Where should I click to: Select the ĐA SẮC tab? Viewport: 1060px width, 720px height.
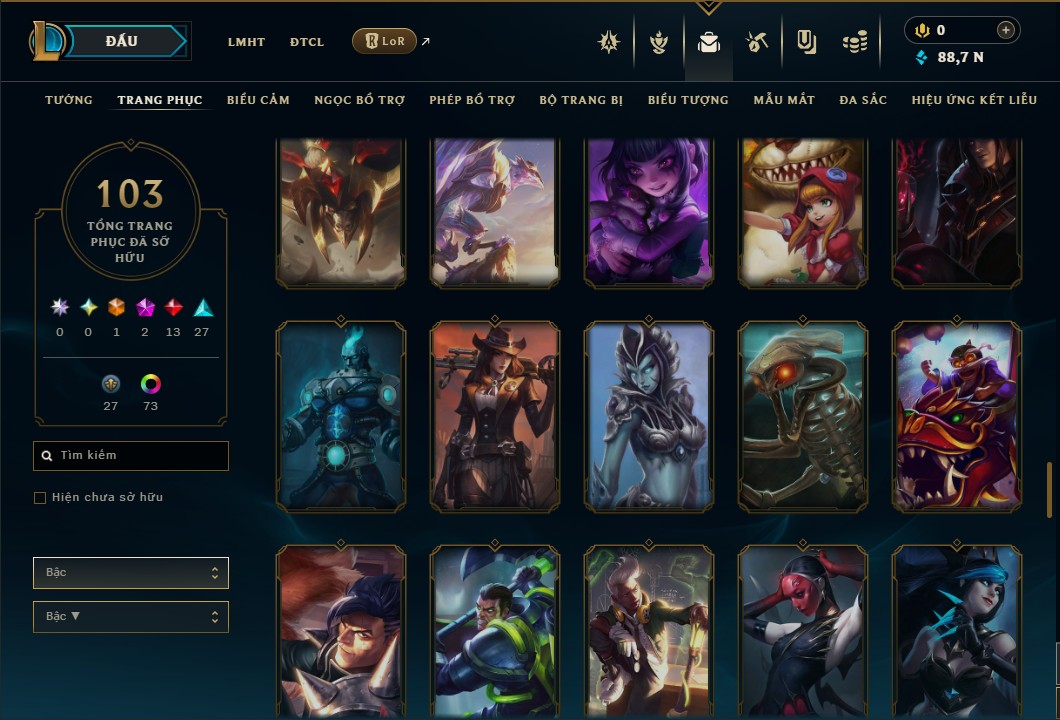click(x=863, y=100)
